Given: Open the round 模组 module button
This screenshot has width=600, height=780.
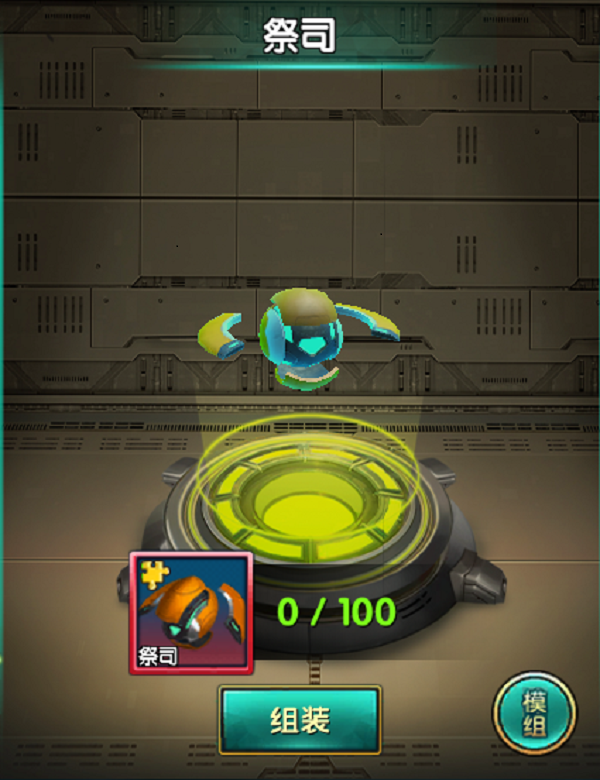Looking at the screenshot, I should point(535,713).
